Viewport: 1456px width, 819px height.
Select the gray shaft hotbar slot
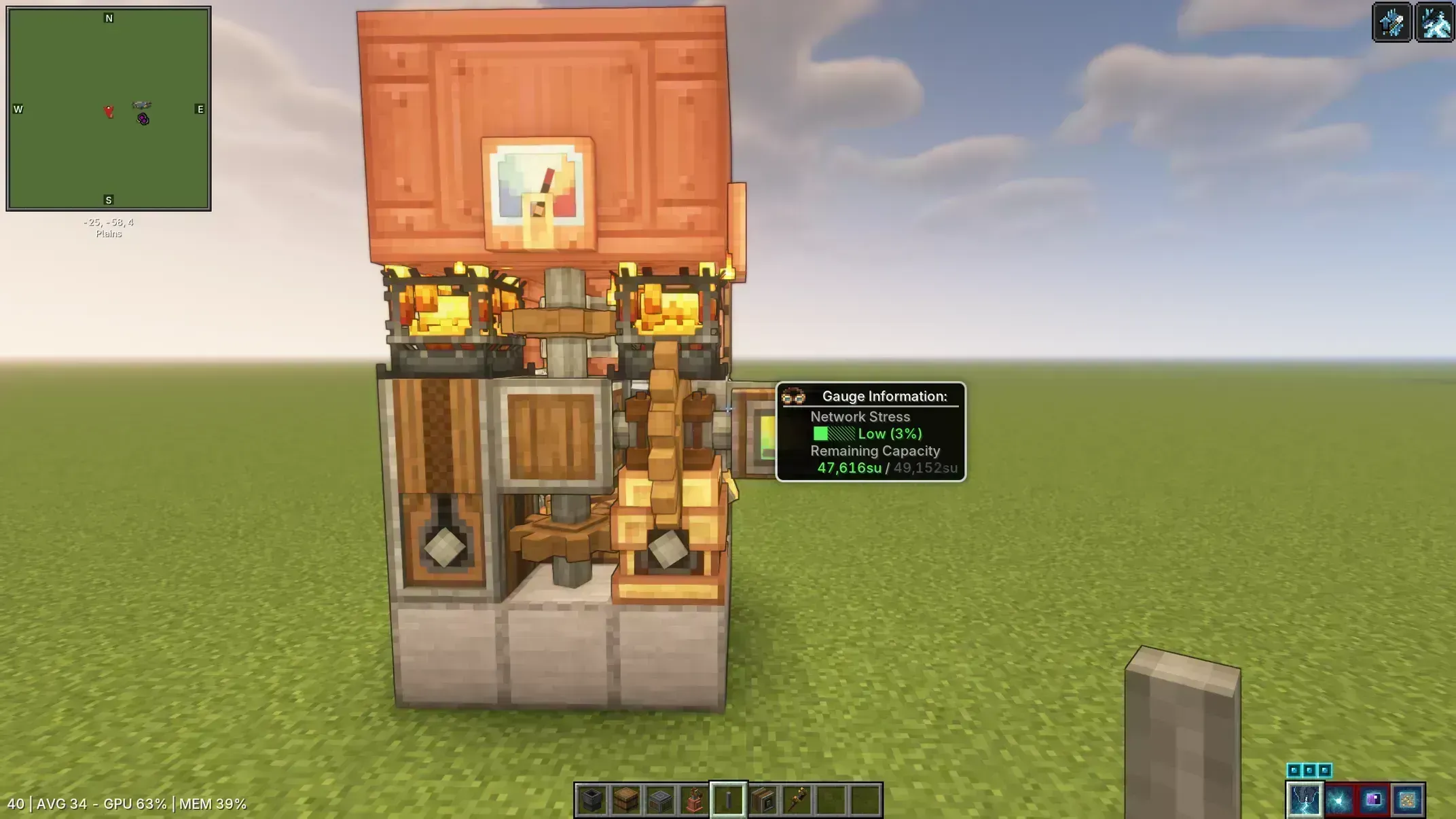[x=729, y=800]
